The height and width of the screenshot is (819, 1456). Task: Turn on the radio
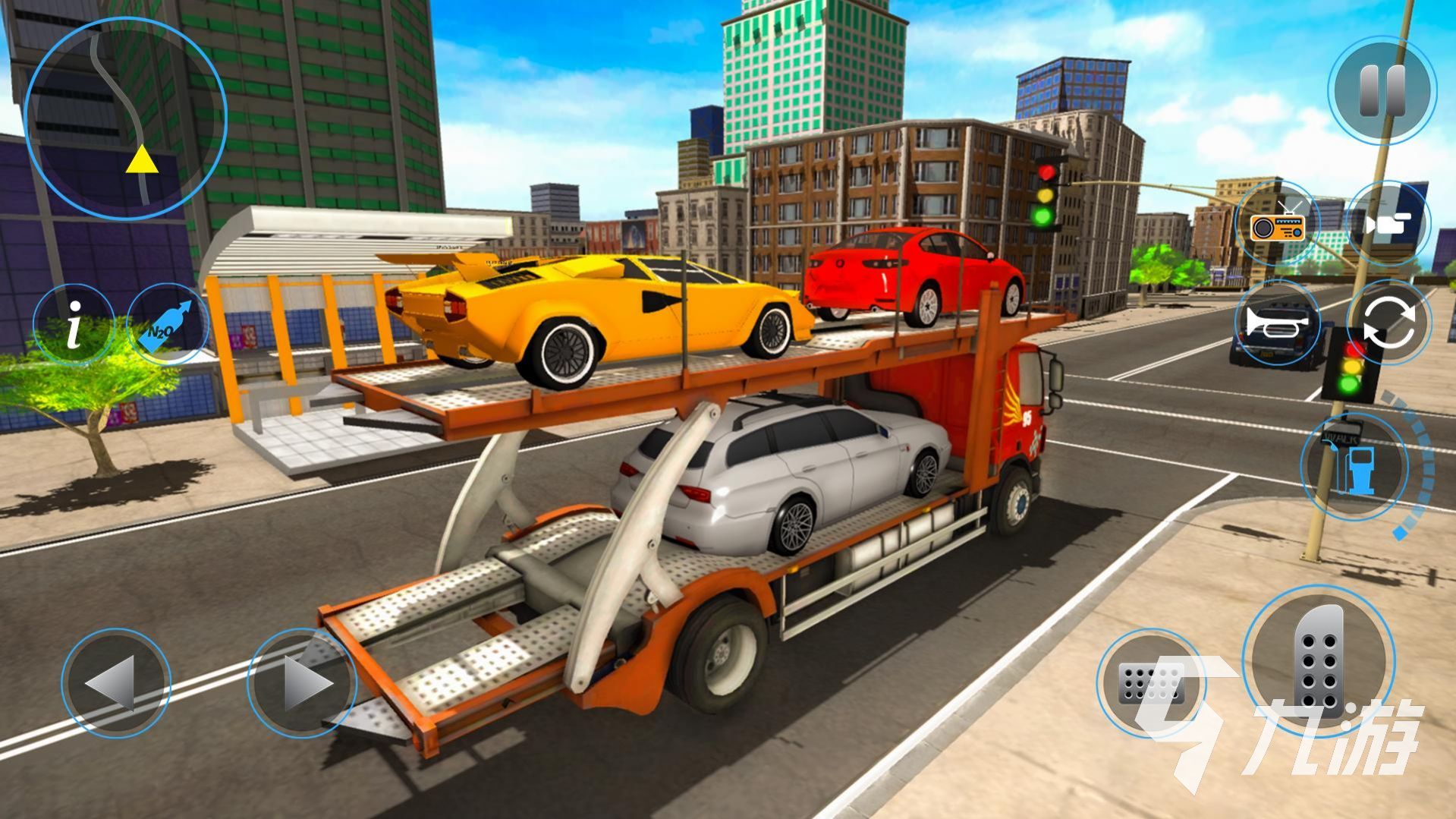1278,224
